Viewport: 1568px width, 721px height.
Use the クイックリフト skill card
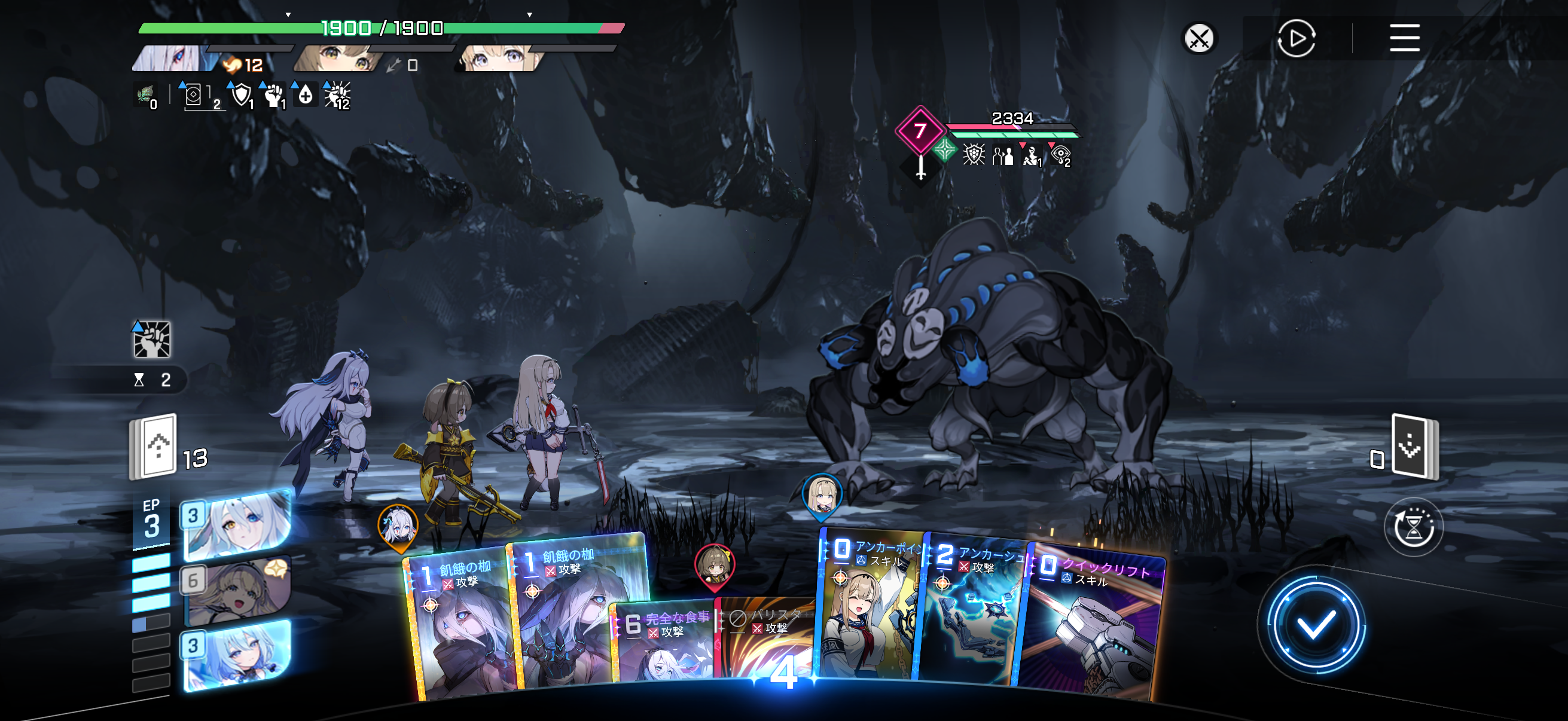tap(1093, 627)
